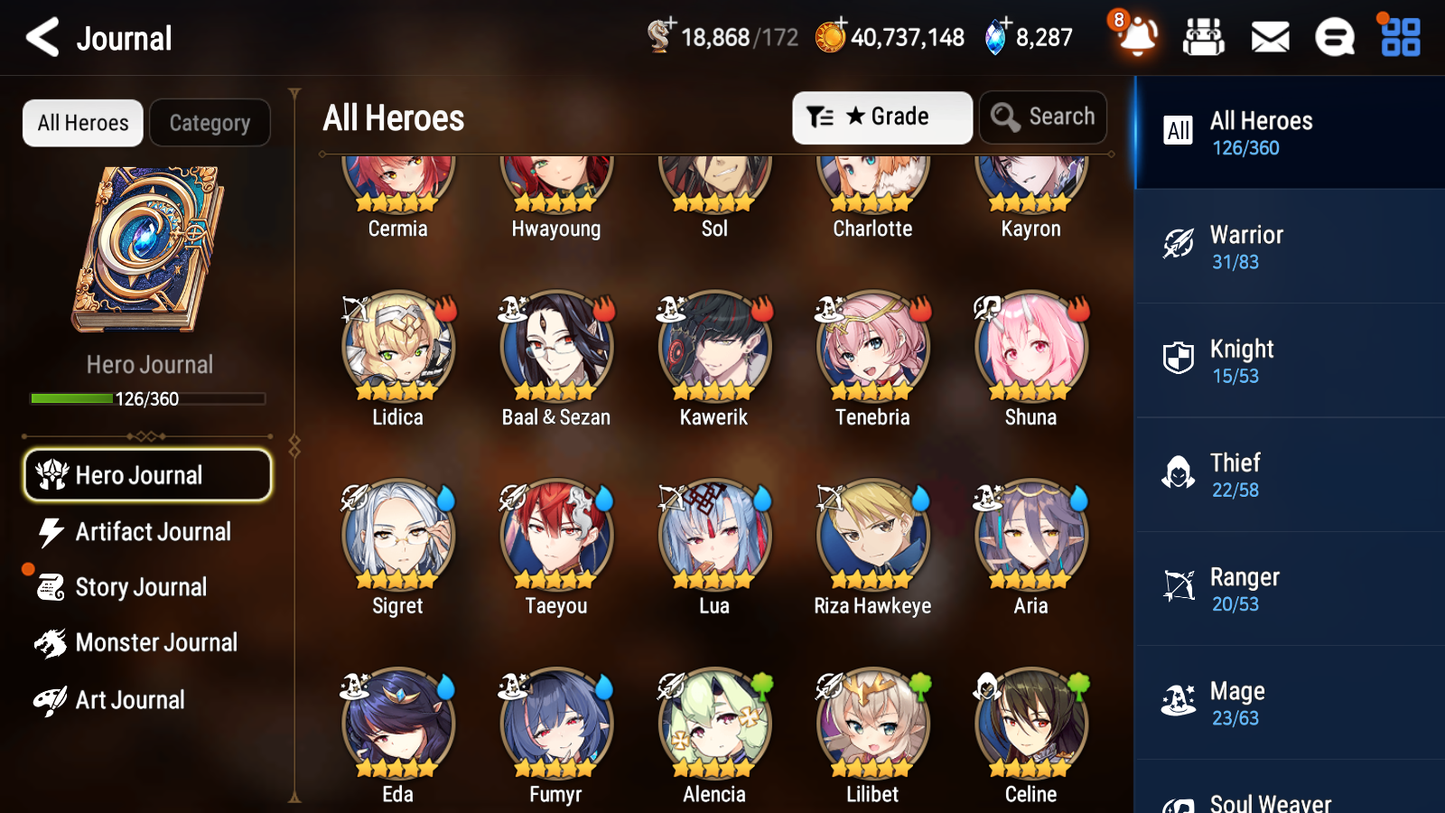Image resolution: width=1445 pixels, height=813 pixels.
Task: Filter heroes by Knight class
Action: [x=1289, y=360]
